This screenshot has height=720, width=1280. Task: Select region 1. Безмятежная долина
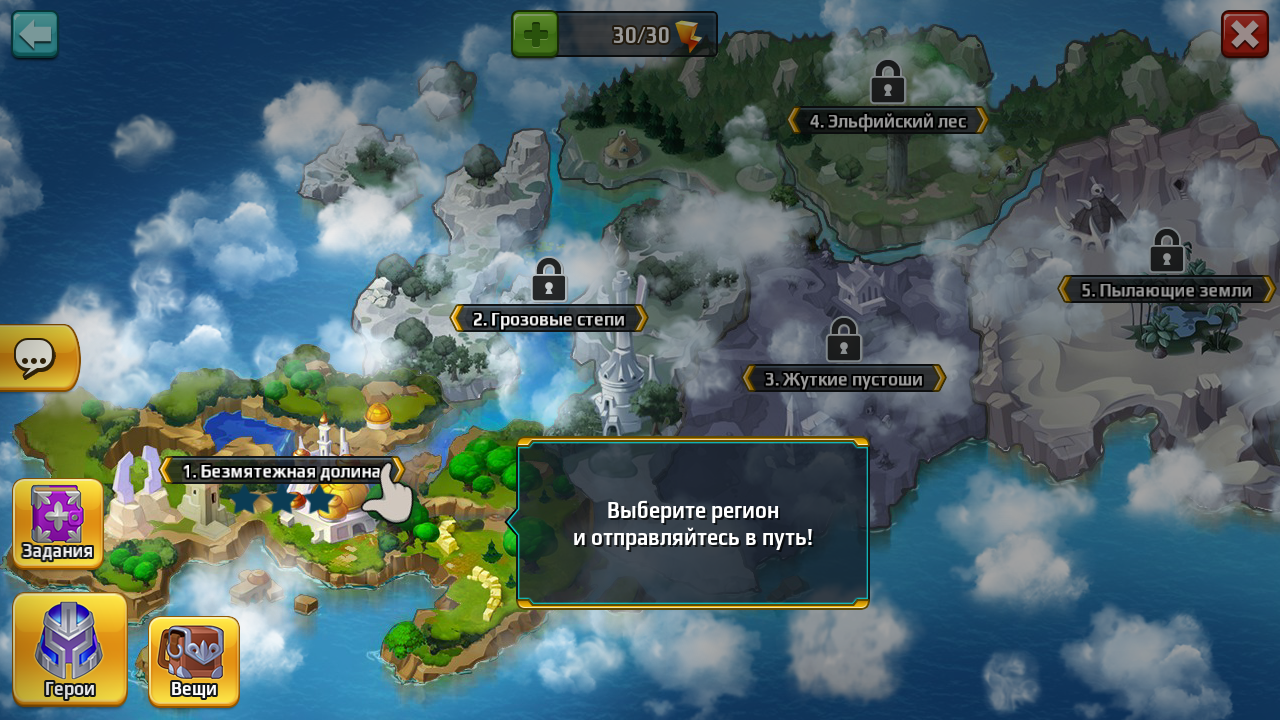point(281,471)
